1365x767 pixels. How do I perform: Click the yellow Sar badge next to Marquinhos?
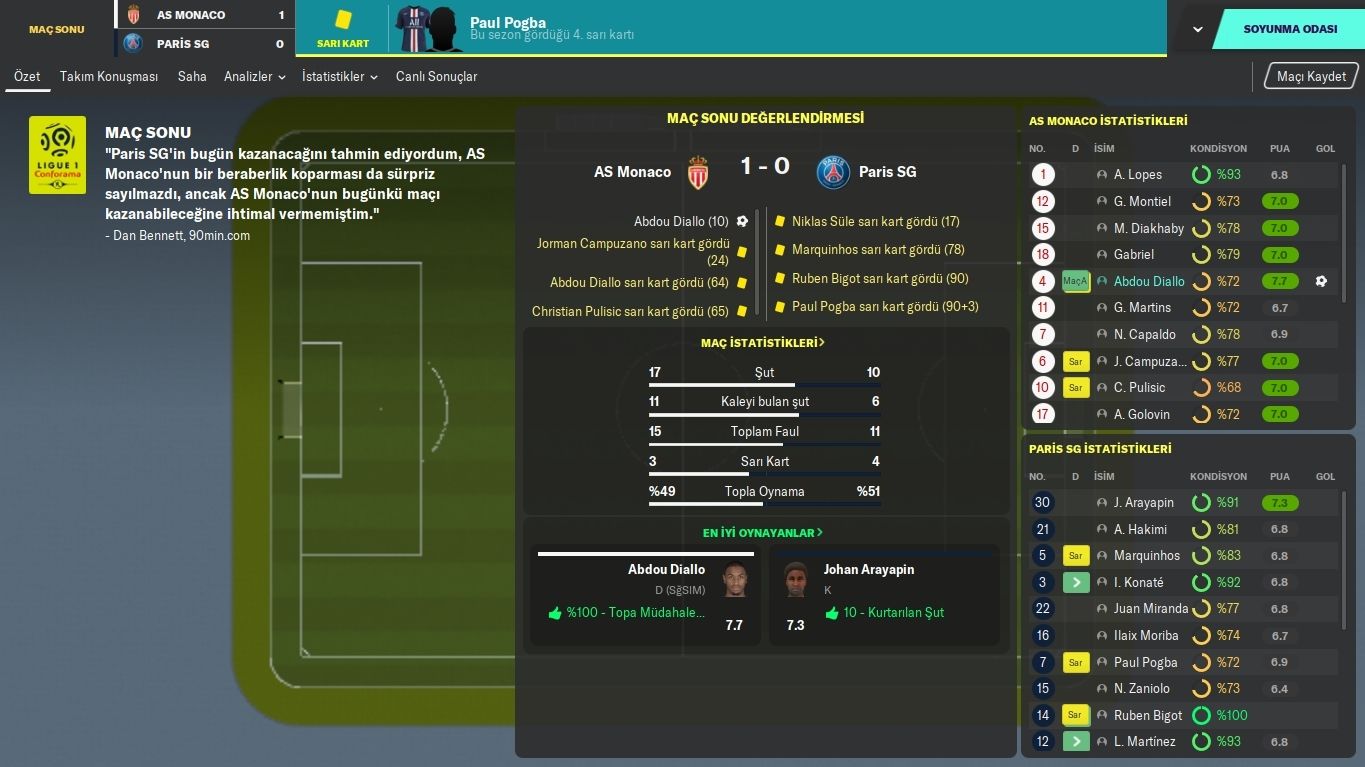(x=1075, y=555)
